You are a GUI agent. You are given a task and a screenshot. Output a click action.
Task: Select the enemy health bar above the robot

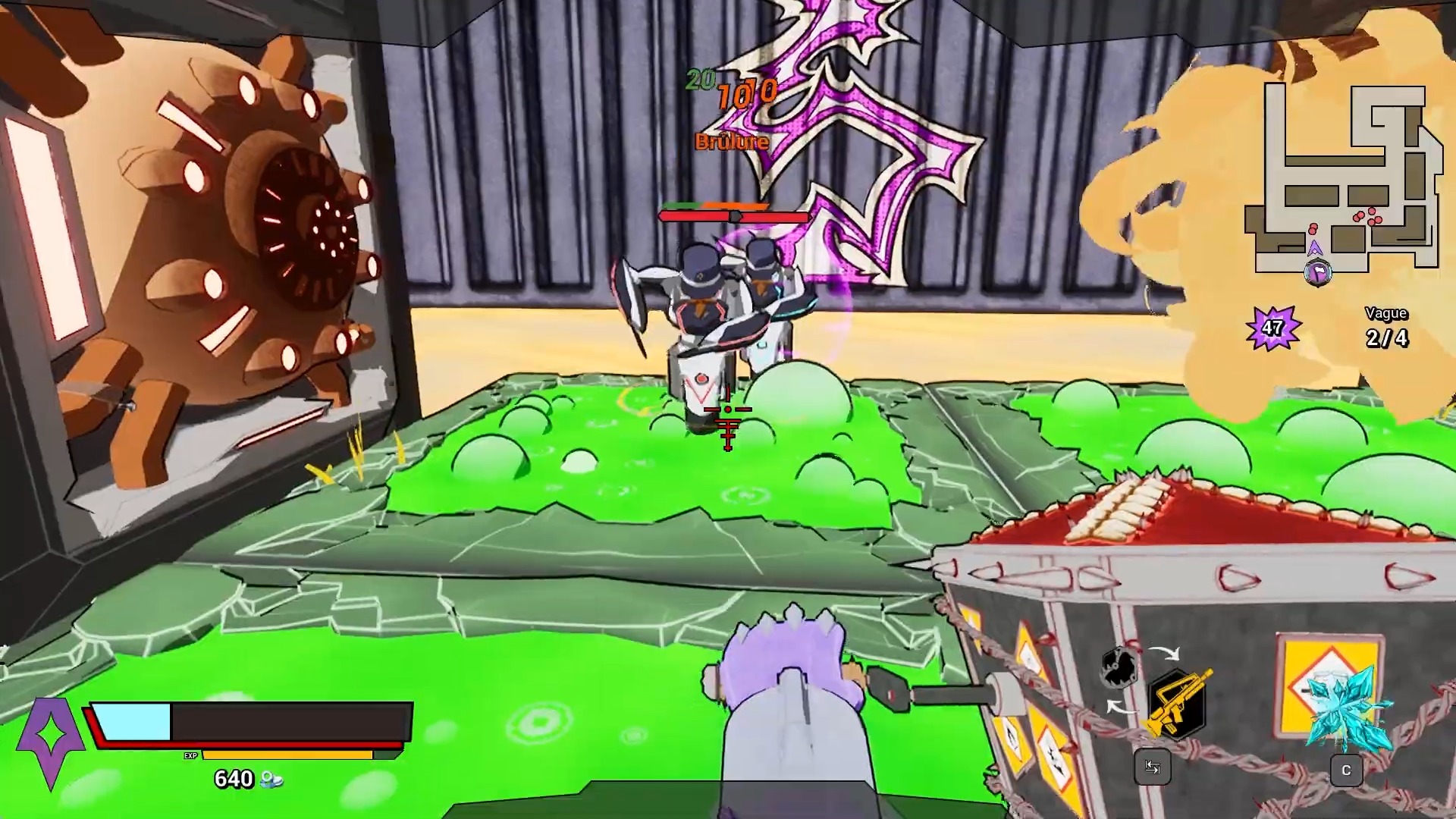point(734,216)
